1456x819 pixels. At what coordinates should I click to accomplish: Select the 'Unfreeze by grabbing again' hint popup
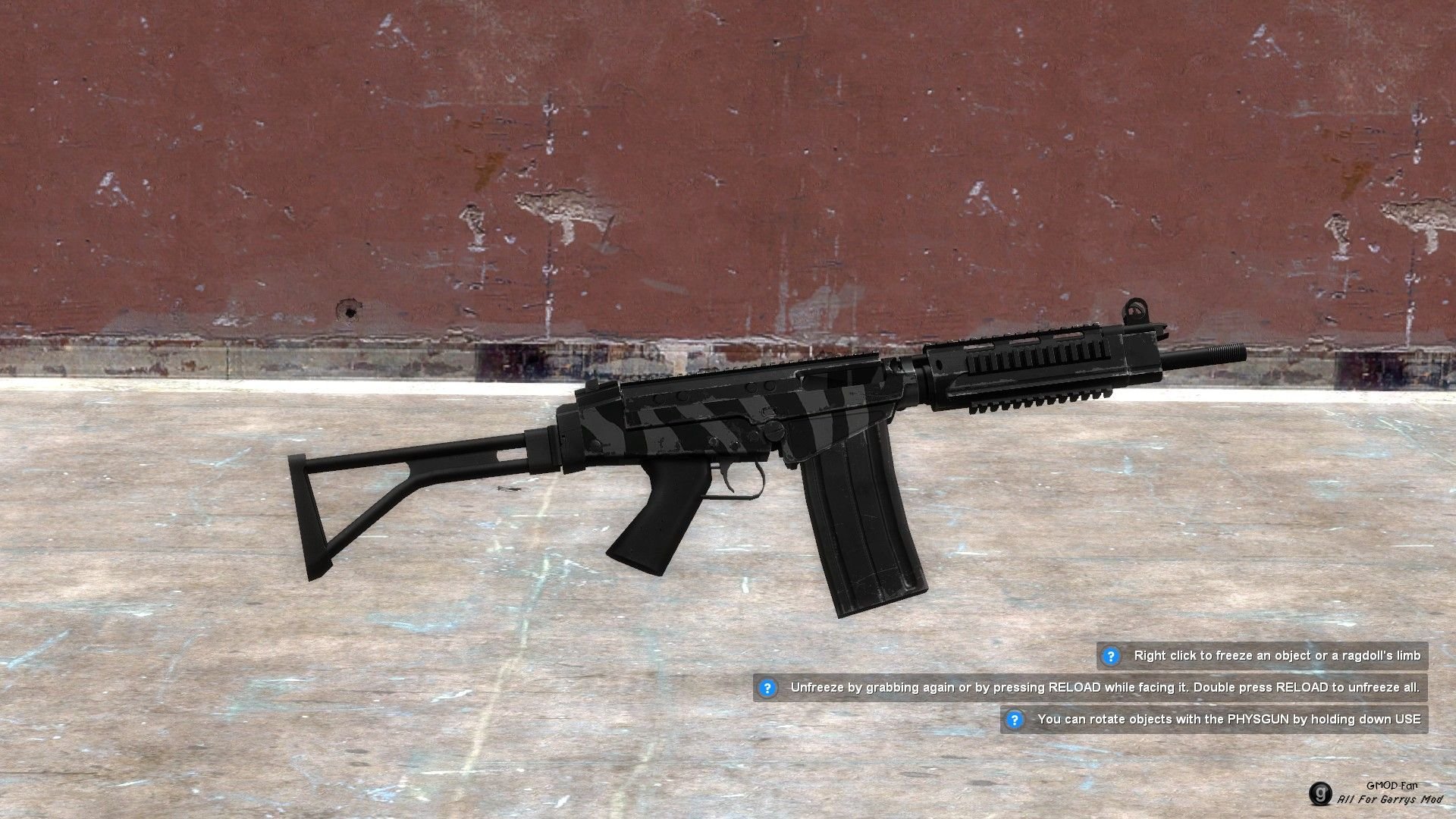click(x=1090, y=688)
